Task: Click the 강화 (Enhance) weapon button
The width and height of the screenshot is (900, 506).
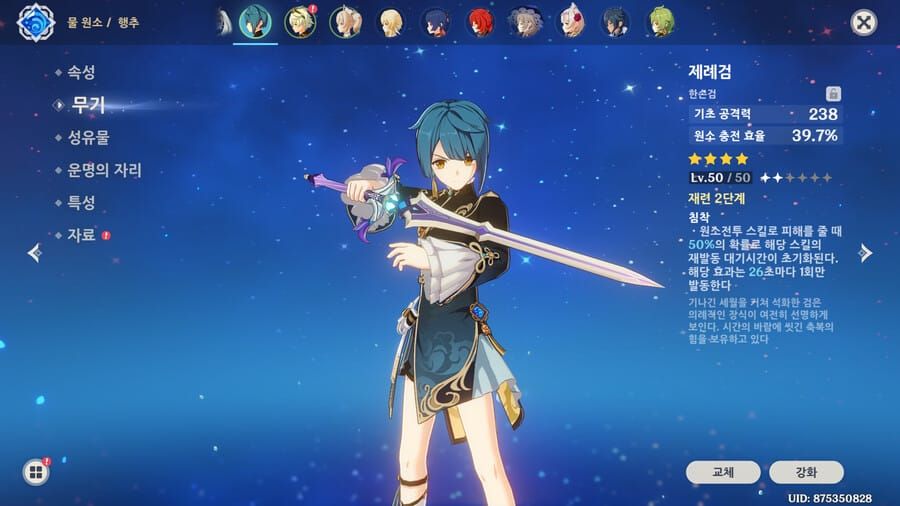Action: (x=806, y=472)
